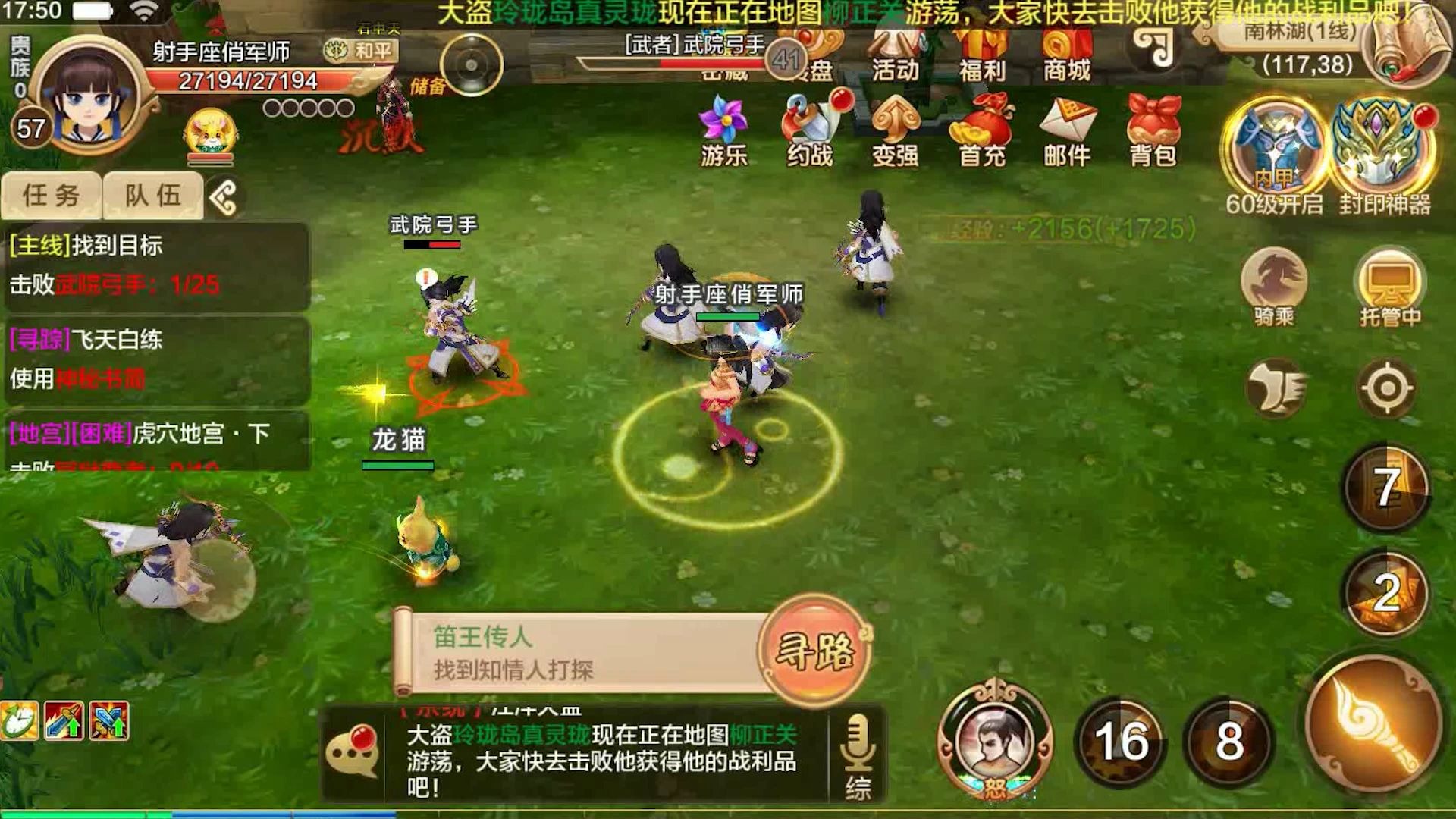This screenshot has width=1456, height=819.
Task: Collapse the quest panel with the chevron
Action: click(x=223, y=196)
